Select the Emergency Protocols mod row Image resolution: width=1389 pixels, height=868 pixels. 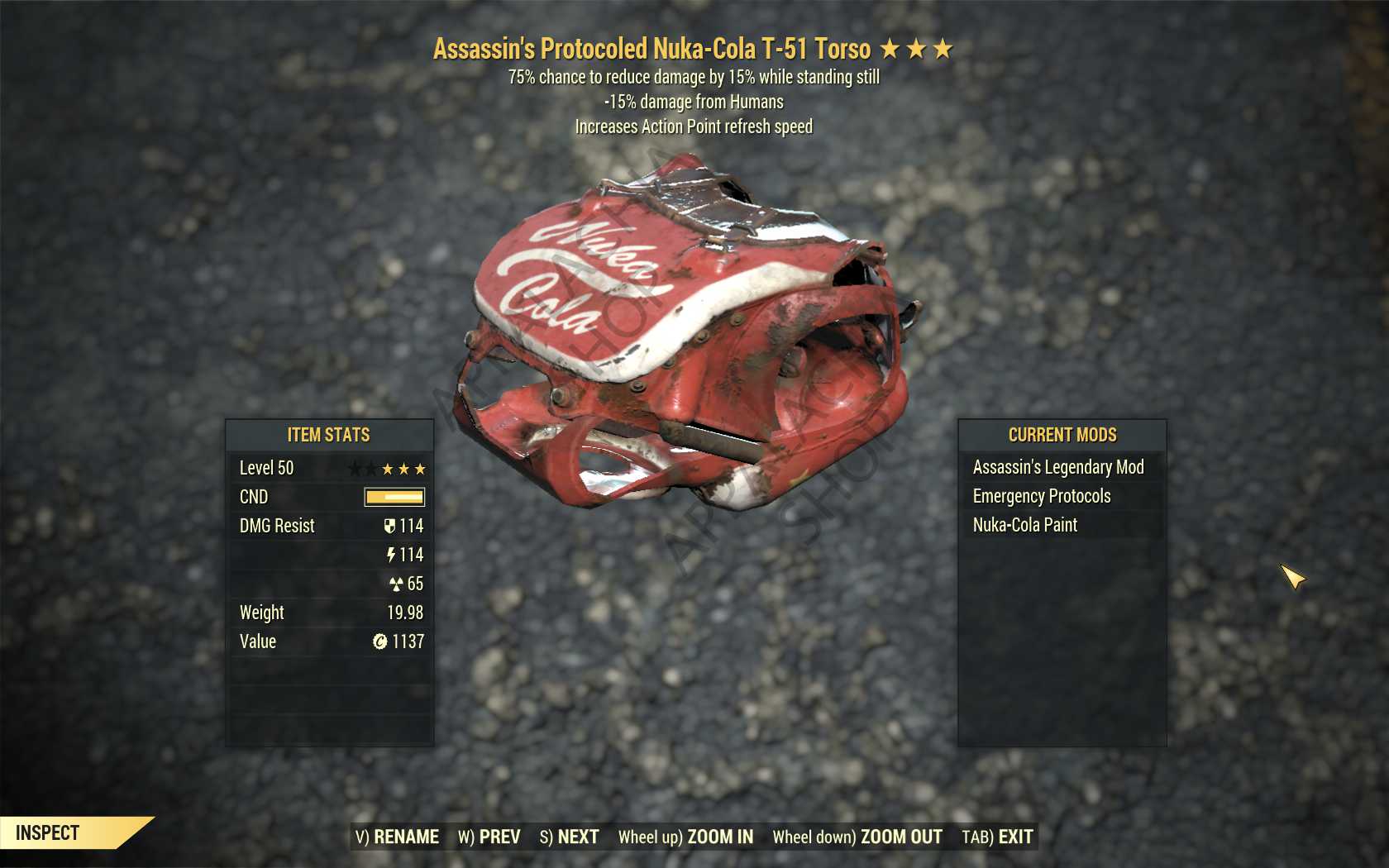tap(1042, 496)
